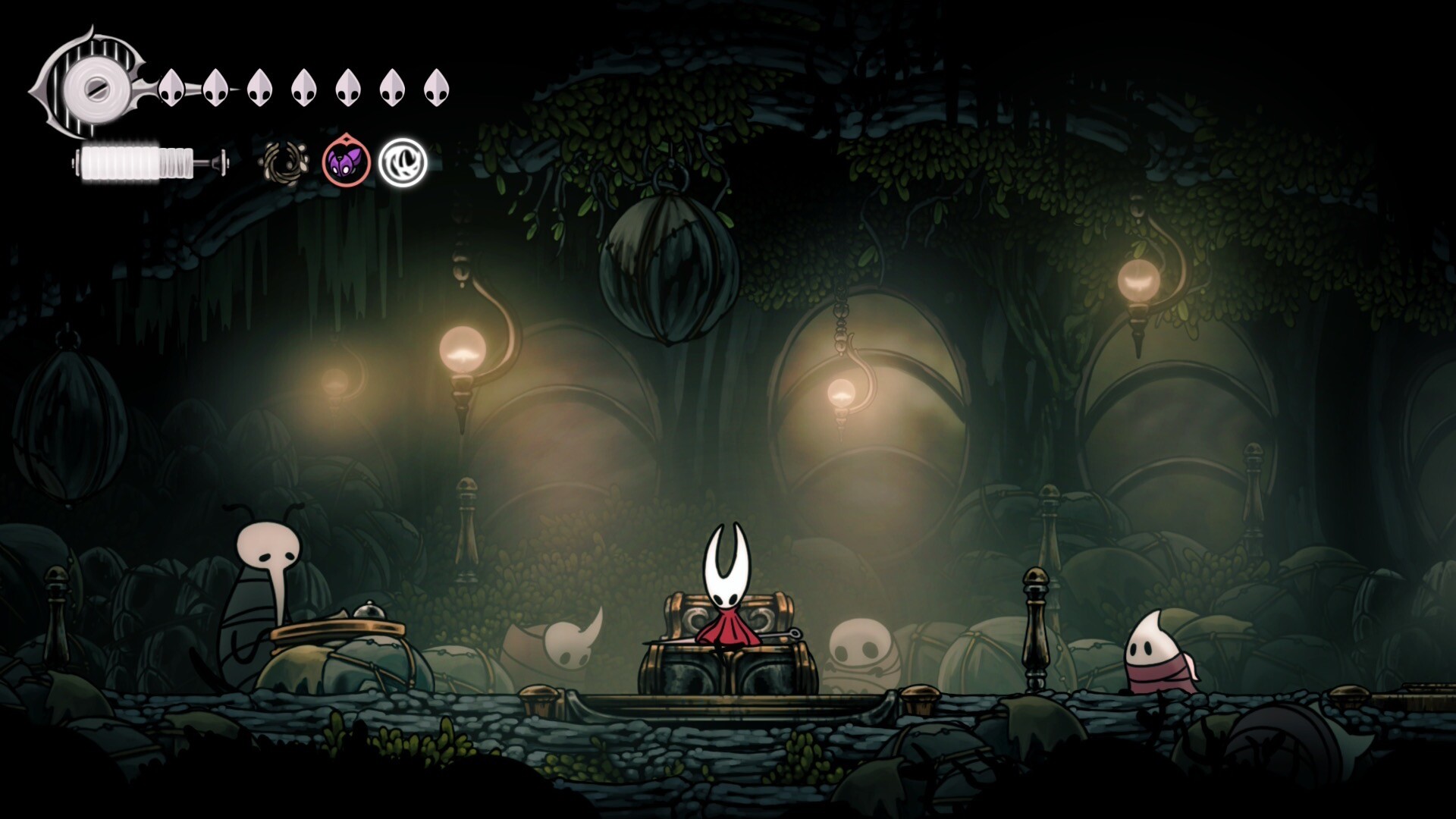The height and width of the screenshot is (819, 1456).
Task: Select the woven twig wreath tool icon
Action: [x=286, y=163]
